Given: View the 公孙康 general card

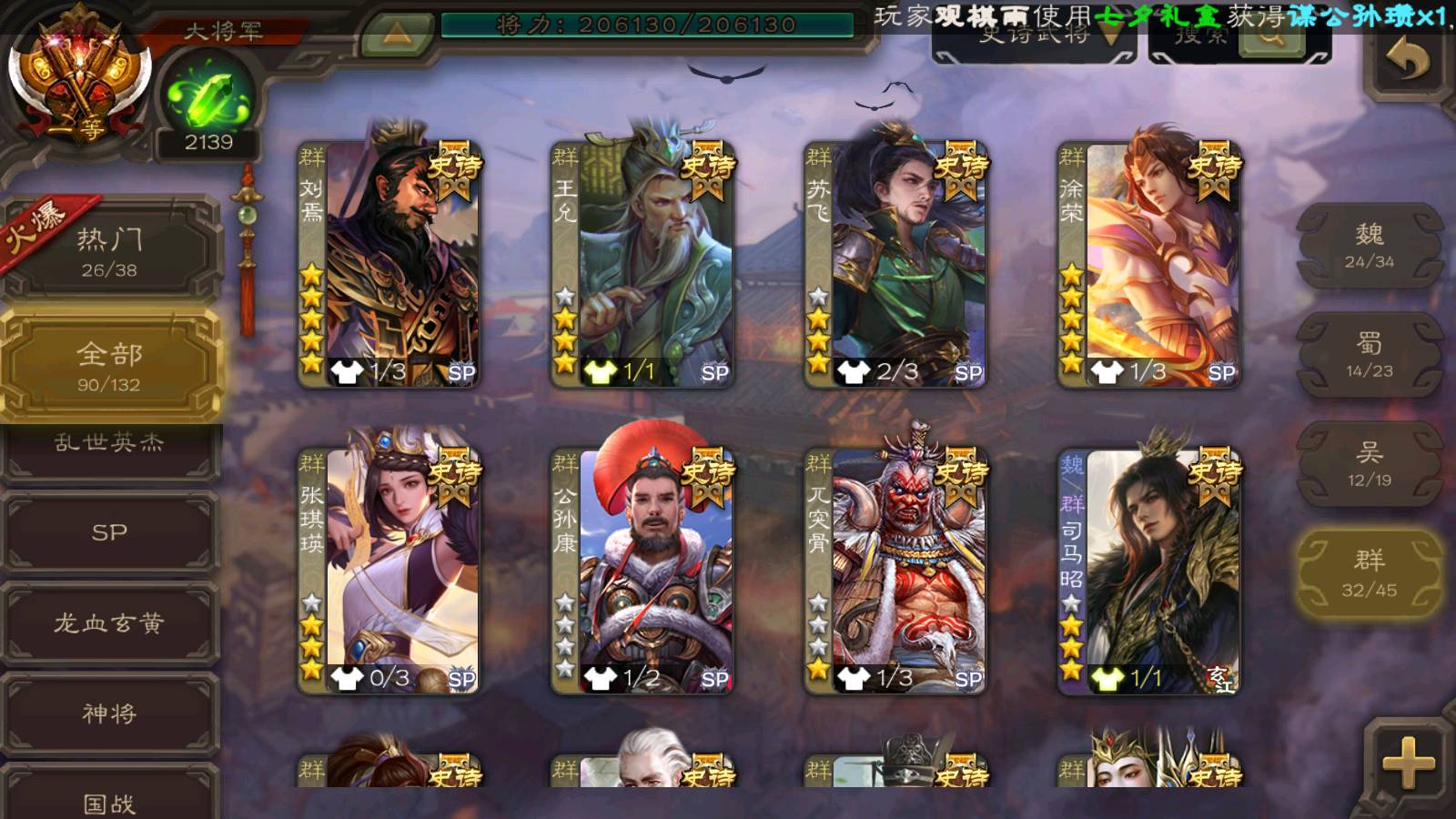Looking at the screenshot, I should (x=642, y=571).
